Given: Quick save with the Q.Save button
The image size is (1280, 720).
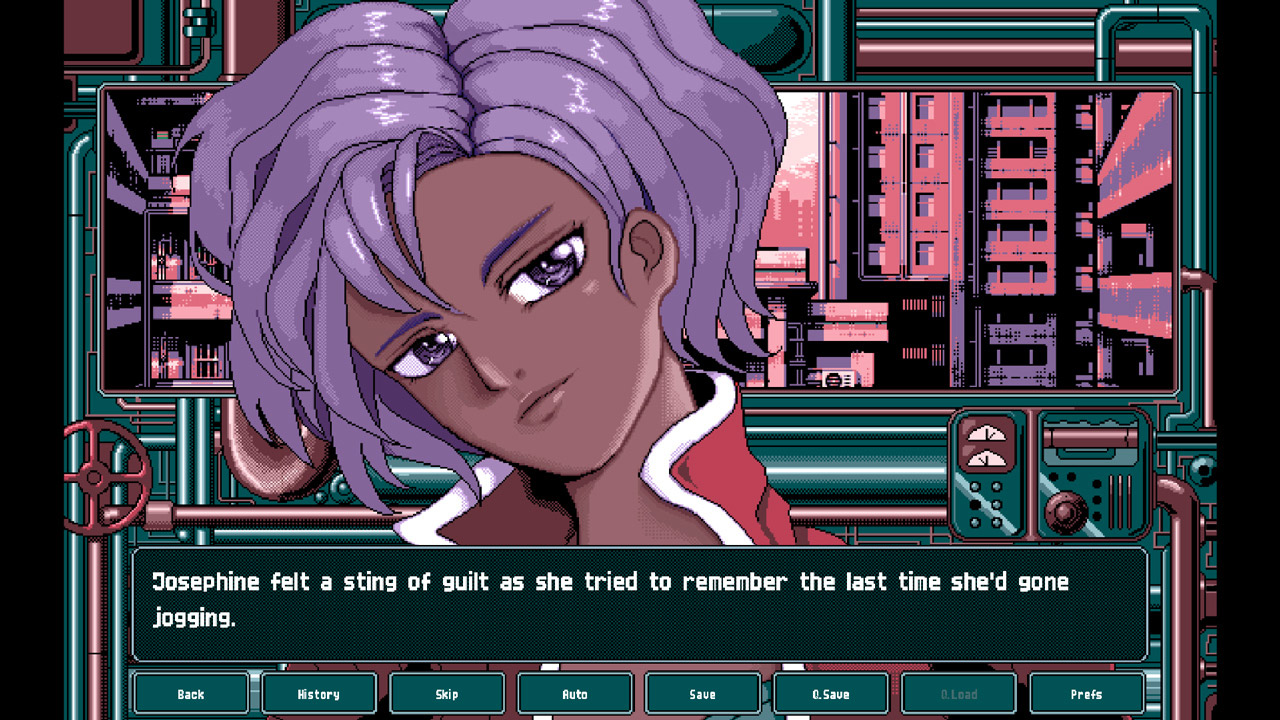Looking at the screenshot, I should pos(831,693).
